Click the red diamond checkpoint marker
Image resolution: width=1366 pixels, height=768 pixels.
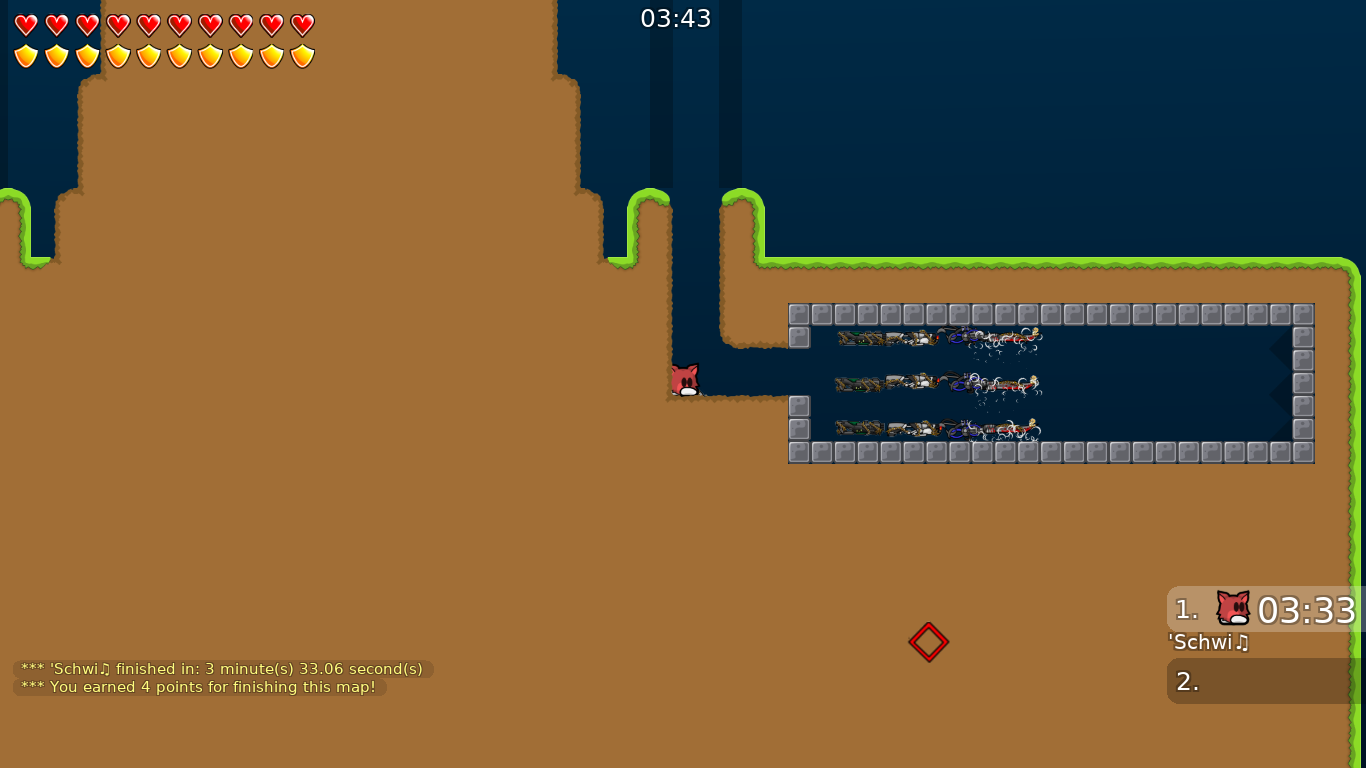[x=928, y=641]
